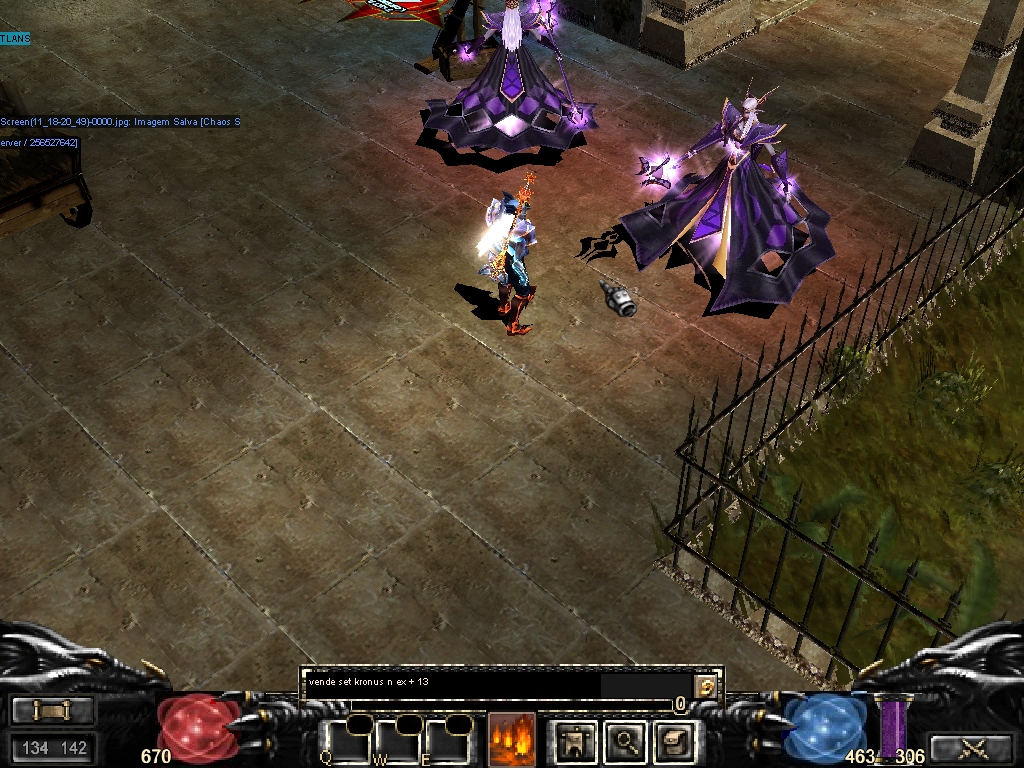
Task: Open the character helmet icon button
Action: coord(576,741)
